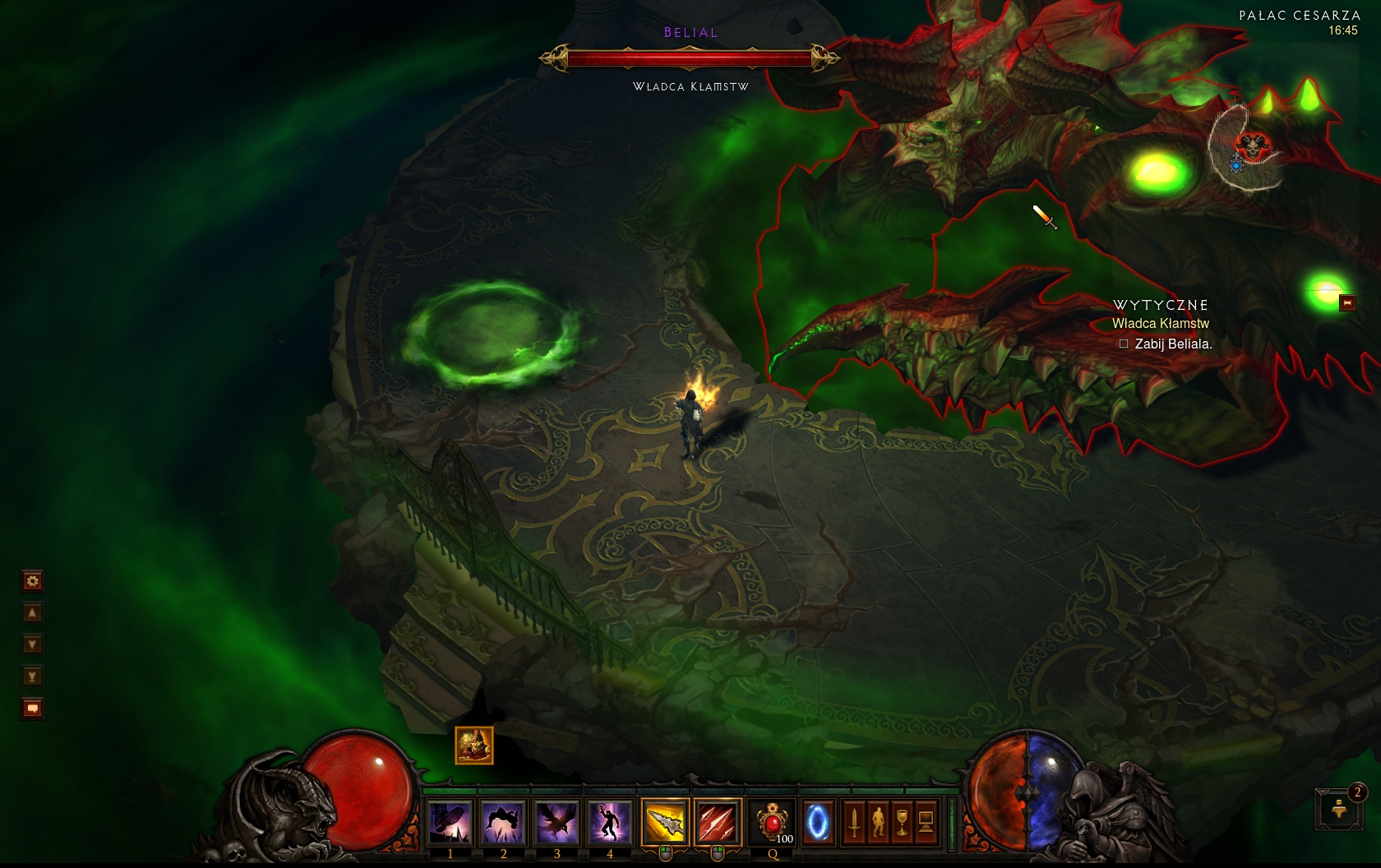
Task: Toggle the chat speech bubble button
Action: [x=32, y=708]
